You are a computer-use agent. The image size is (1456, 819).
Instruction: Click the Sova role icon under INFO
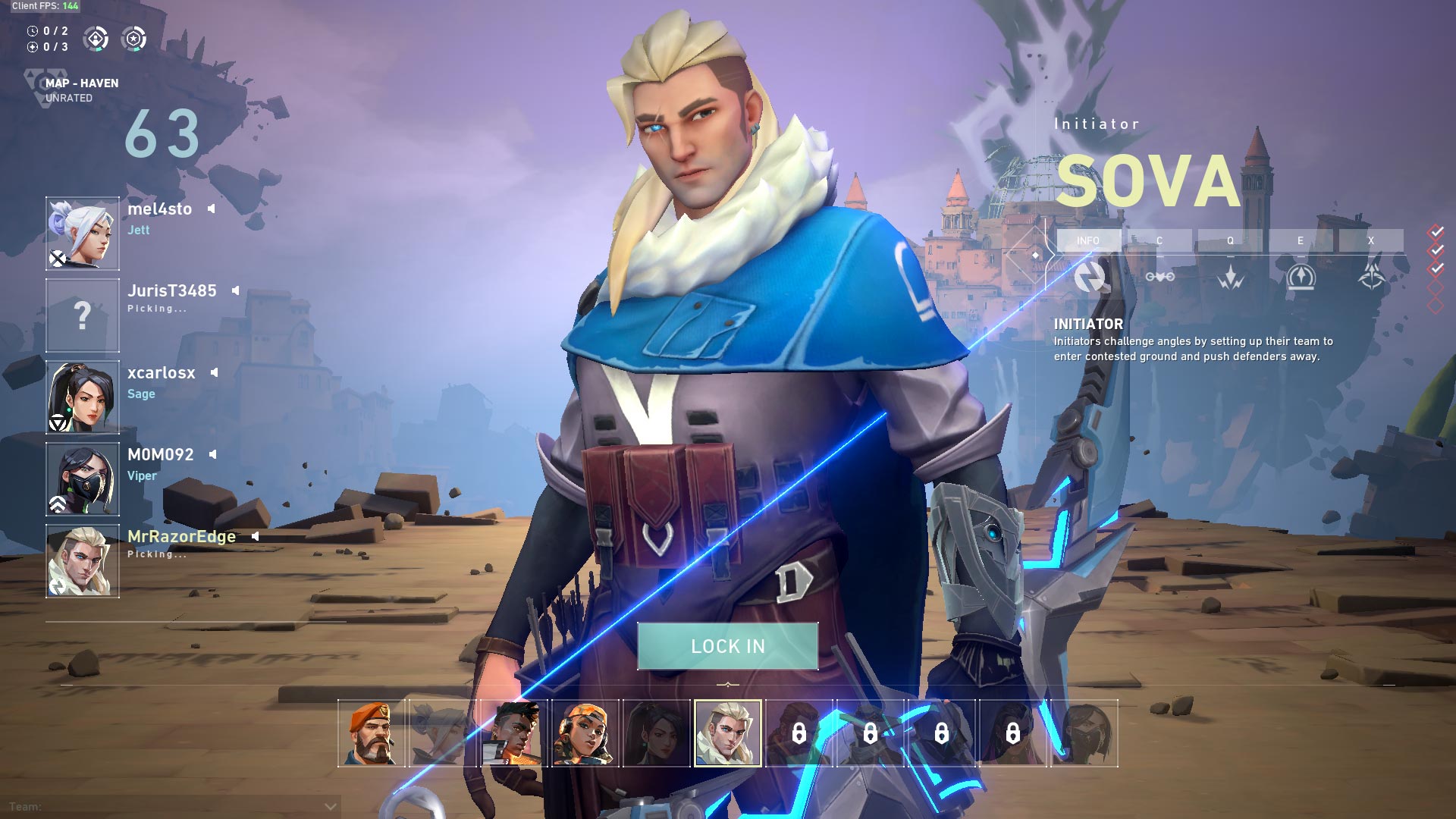click(x=1090, y=278)
